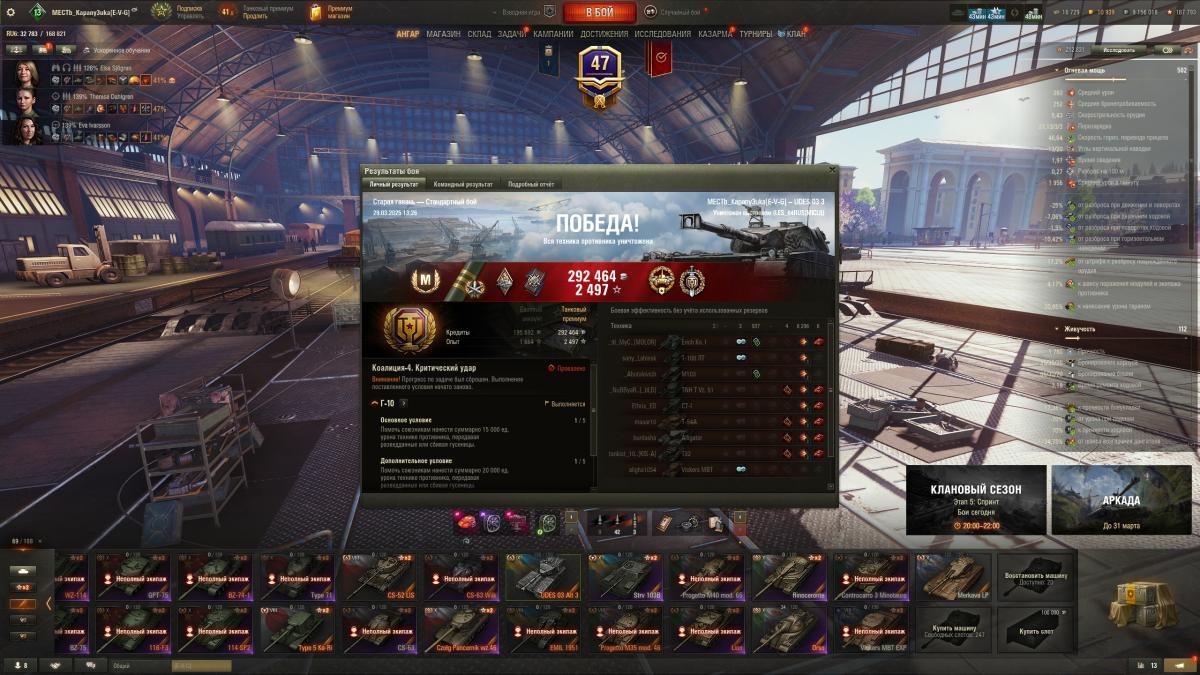Open the МАГАЗИН menu
Image resolution: width=1200 pixels, height=675 pixels.
pyautogui.click(x=443, y=34)
